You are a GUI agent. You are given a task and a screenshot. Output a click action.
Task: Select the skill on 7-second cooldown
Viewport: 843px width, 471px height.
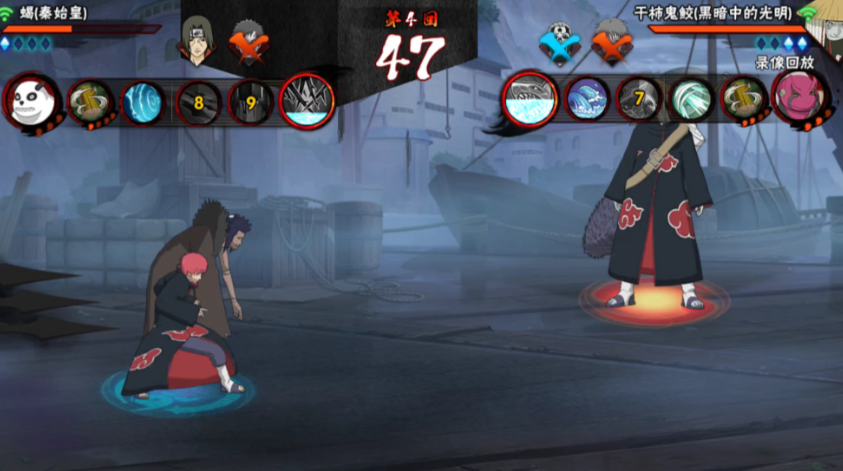[639, 99]
